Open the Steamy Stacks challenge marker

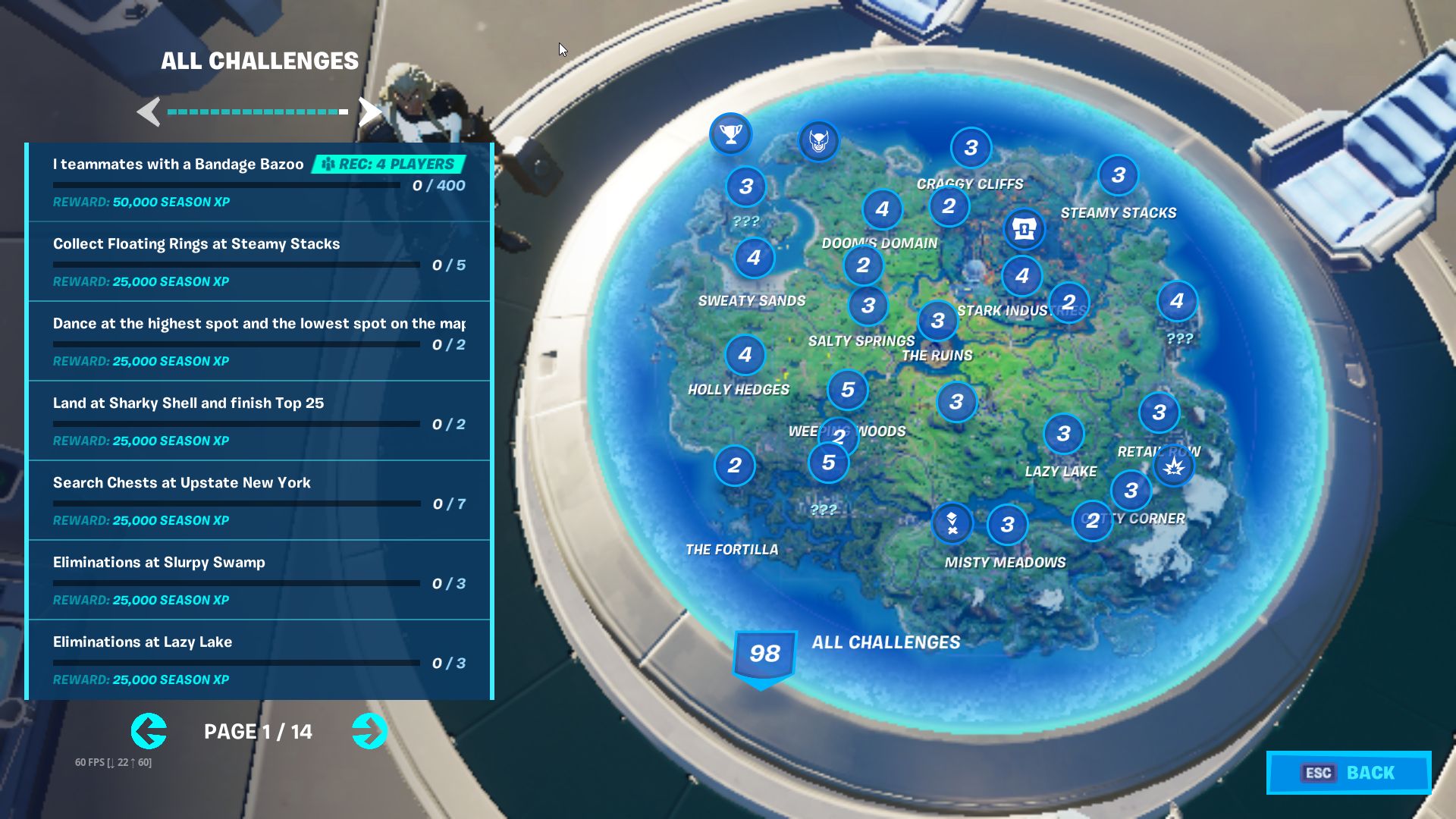[1118, 176]
